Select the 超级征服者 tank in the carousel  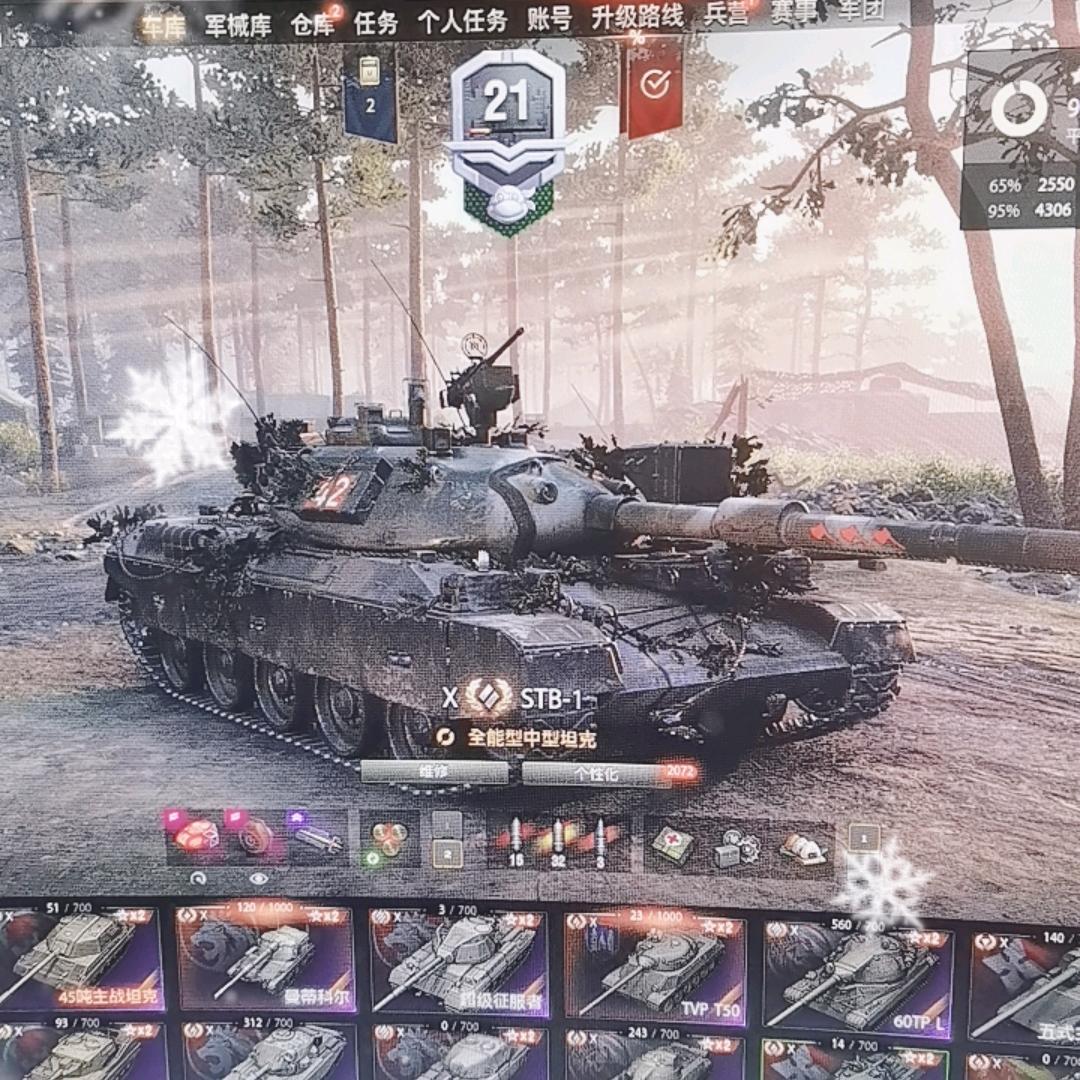click(459, 962)
